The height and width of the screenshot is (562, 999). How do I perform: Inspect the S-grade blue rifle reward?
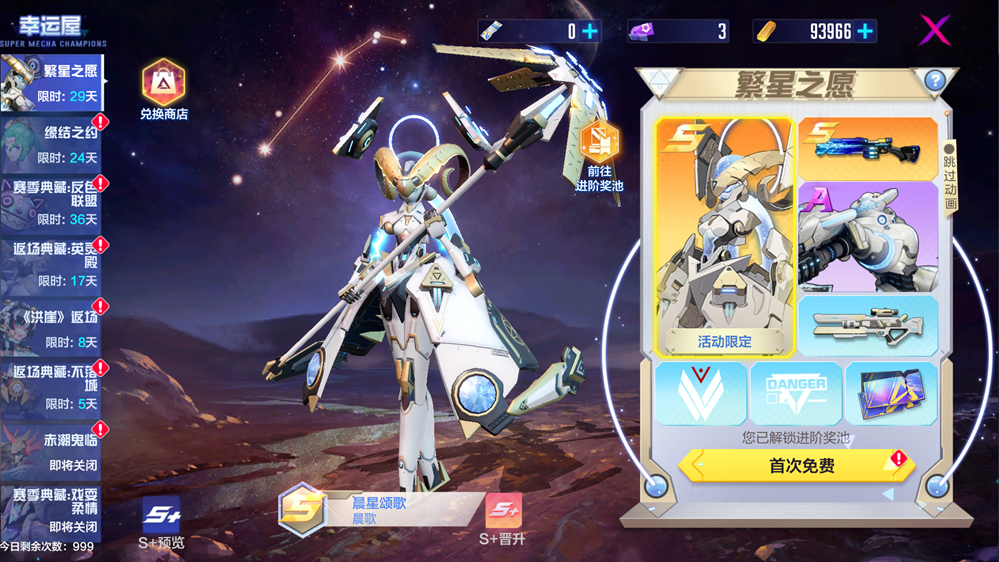(x=867, y=149)
